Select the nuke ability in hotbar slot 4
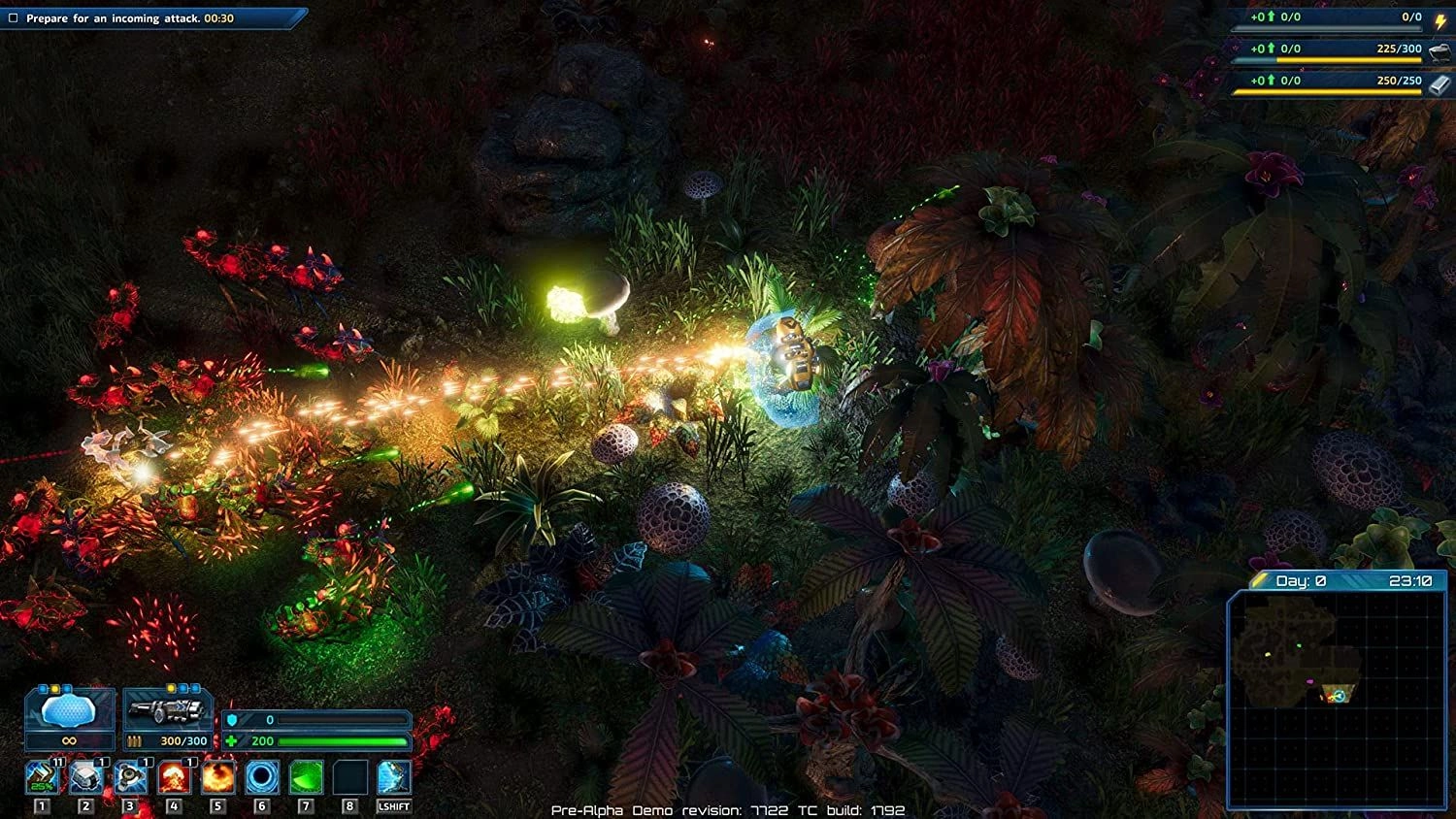 (x=175, y=775)
